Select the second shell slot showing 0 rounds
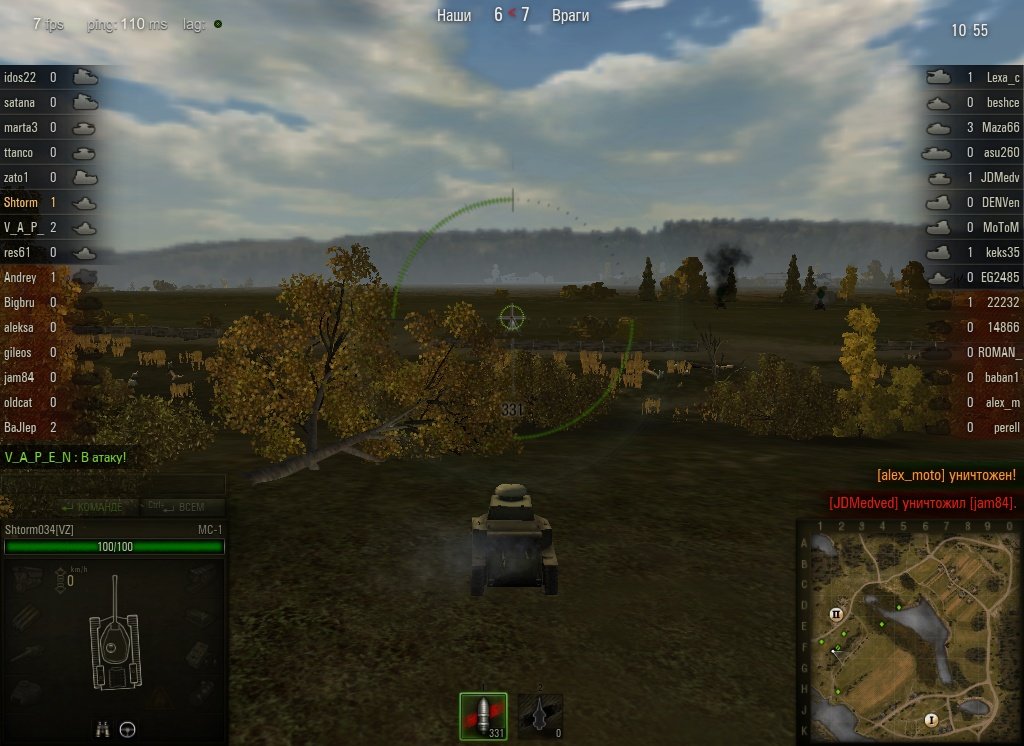Image resolution: width=1024 pixels, height=746 pixels. [540, 716]
